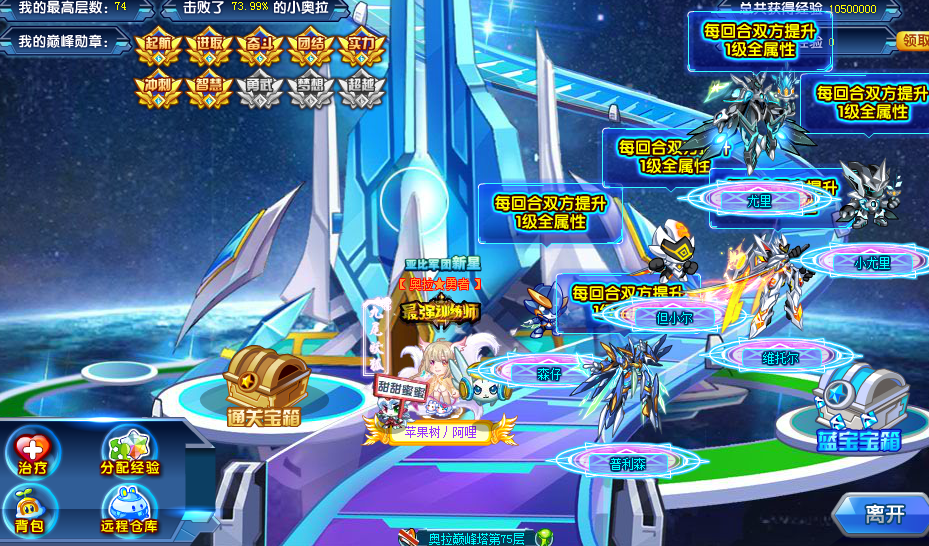Select opponent nameplate 普利森
Screen dimensions: 929x546
click(x=628, y=463)
